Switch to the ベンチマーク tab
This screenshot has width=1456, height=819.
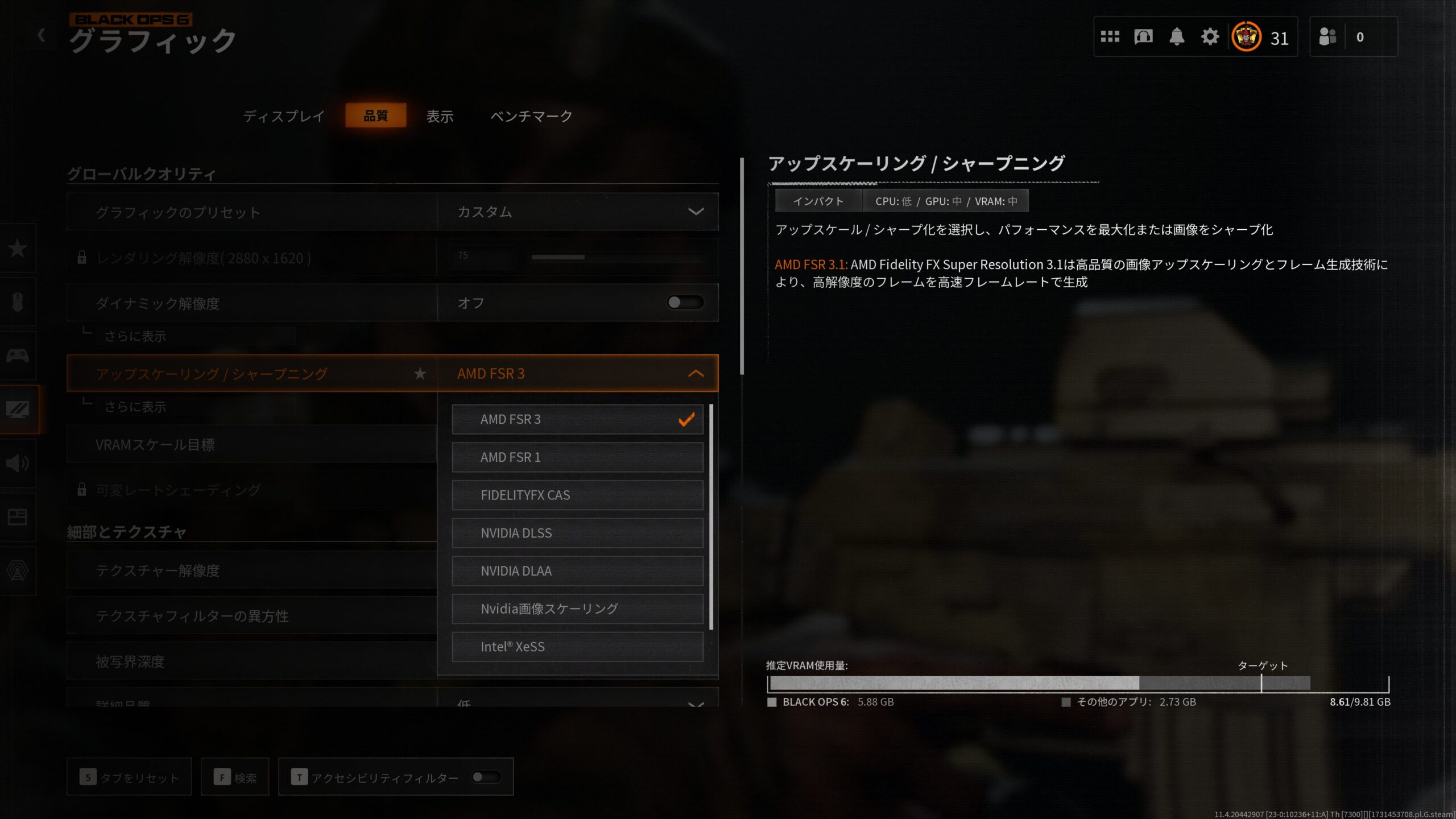(x=531, y=116)
